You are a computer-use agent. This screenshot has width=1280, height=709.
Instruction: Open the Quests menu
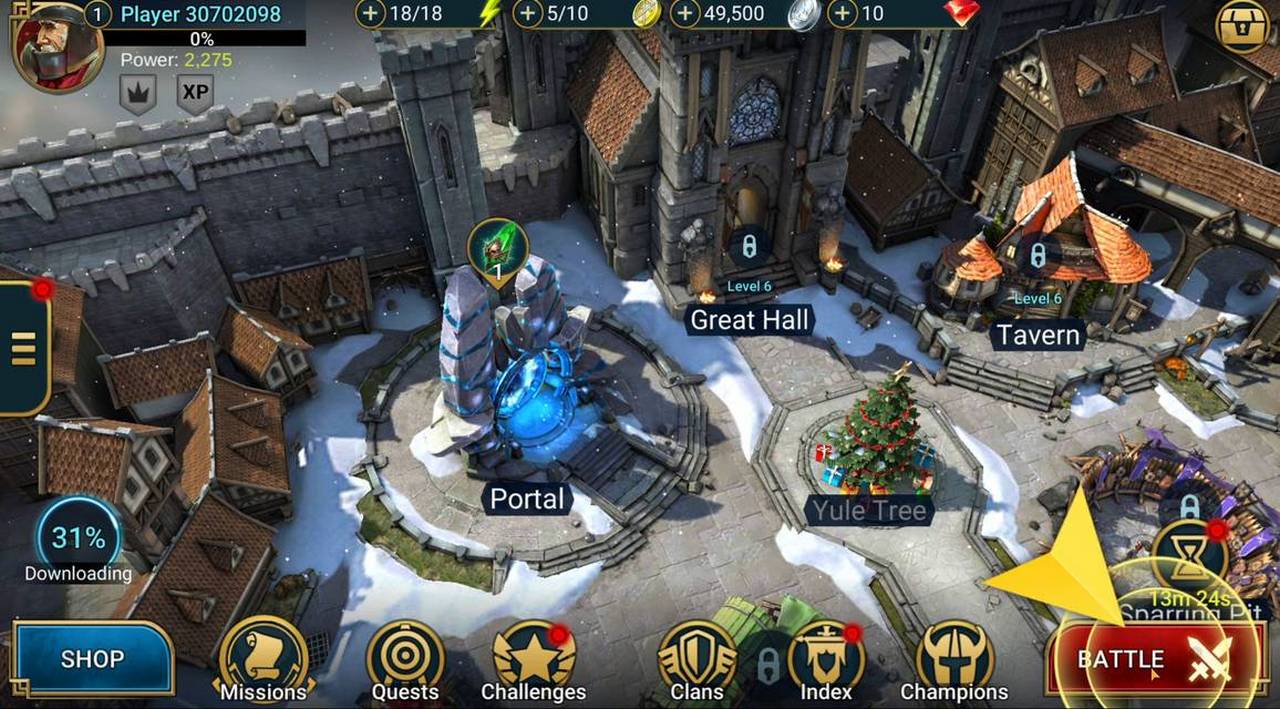coord(405,660)
